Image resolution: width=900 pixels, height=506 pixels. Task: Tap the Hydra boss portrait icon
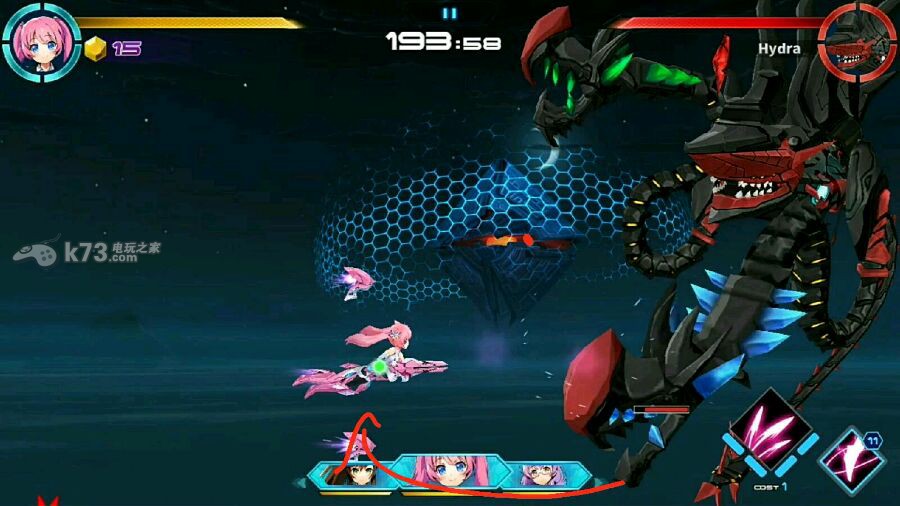(x=857, y=42)
